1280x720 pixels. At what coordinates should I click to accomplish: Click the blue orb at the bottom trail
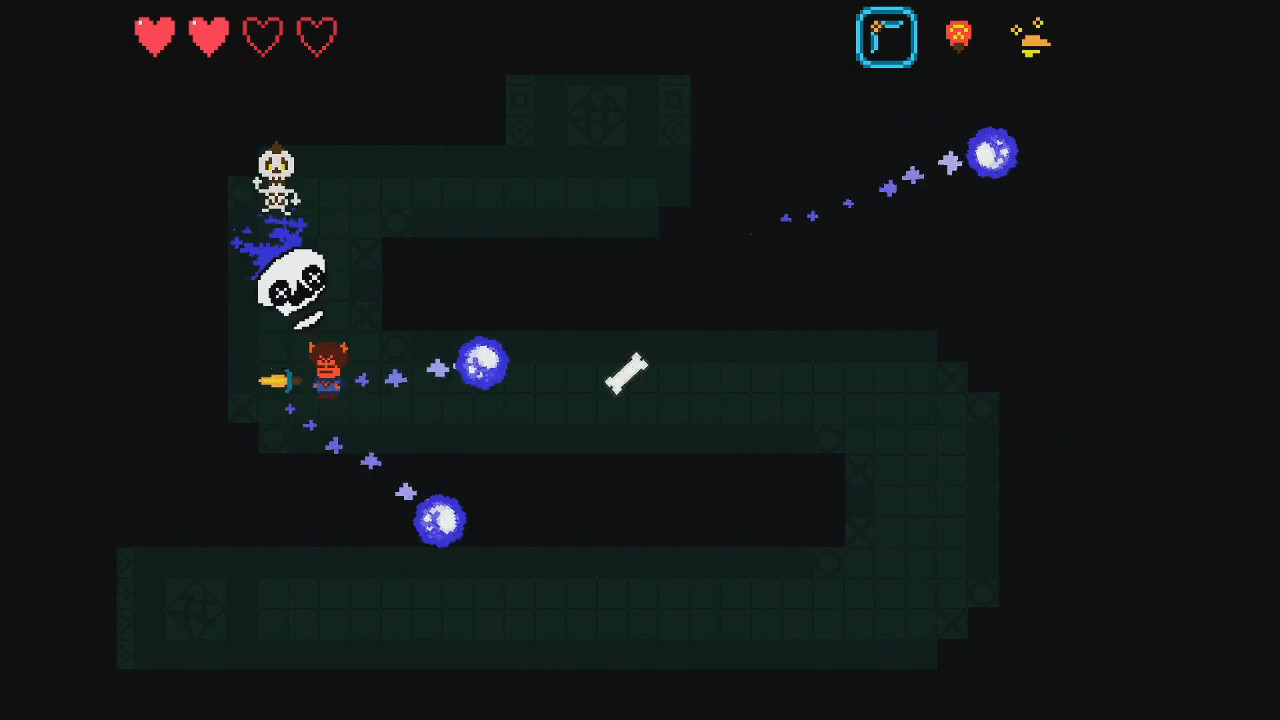point(440,518)
